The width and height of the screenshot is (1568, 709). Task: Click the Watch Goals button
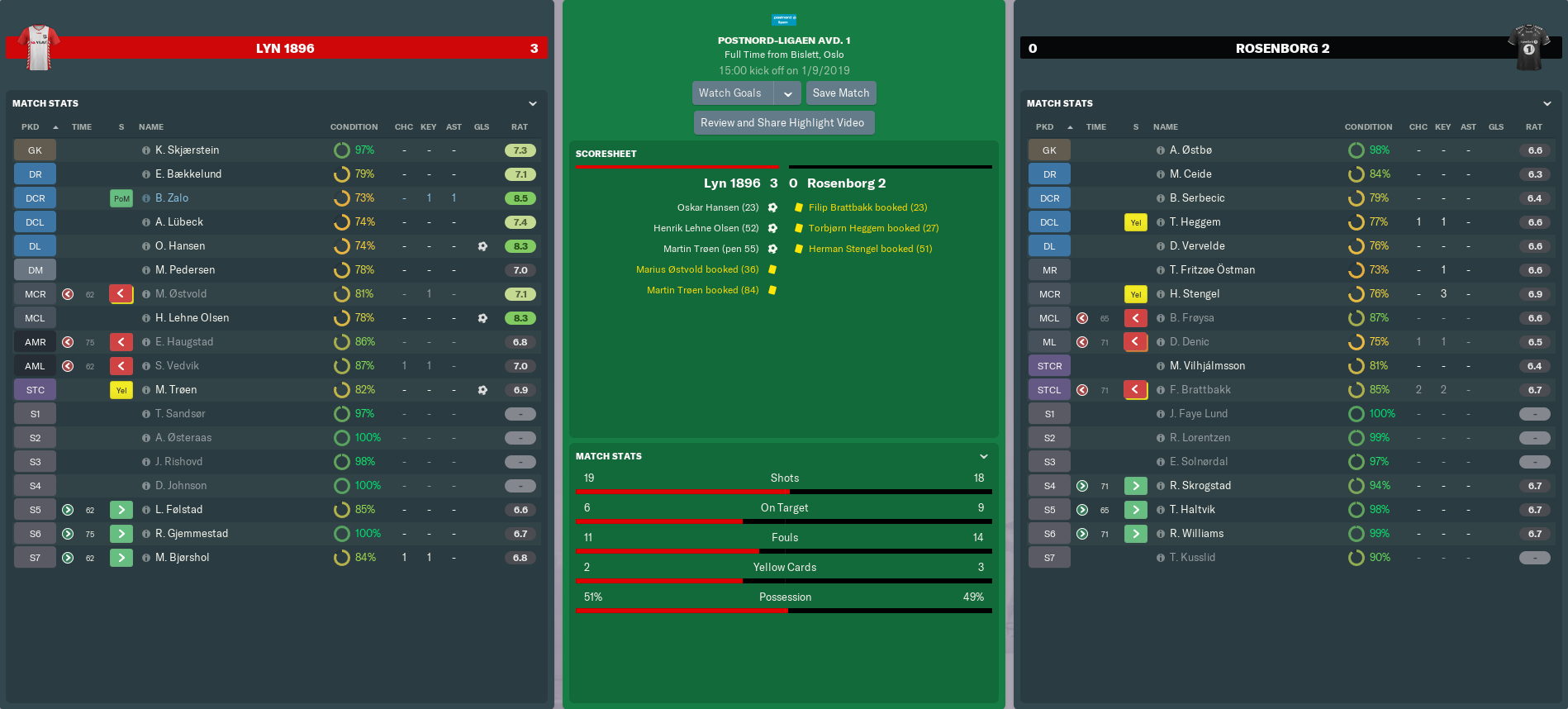730,93
